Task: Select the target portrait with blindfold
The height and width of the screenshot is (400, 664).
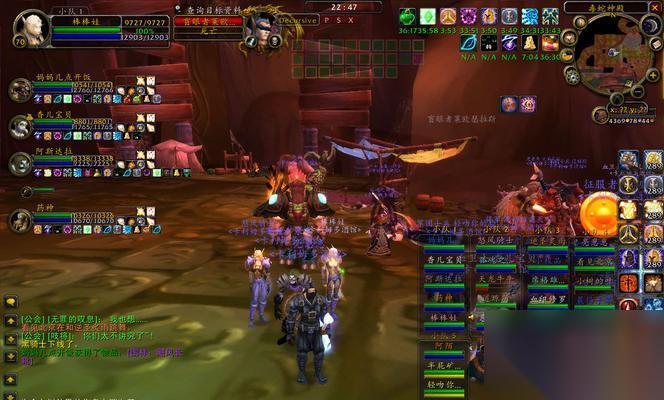Action: pos(259,27)
